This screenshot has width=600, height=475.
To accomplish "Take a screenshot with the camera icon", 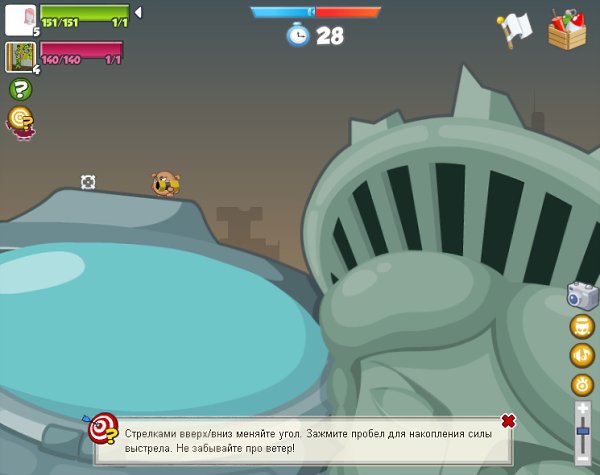I will tap(582, 295).
